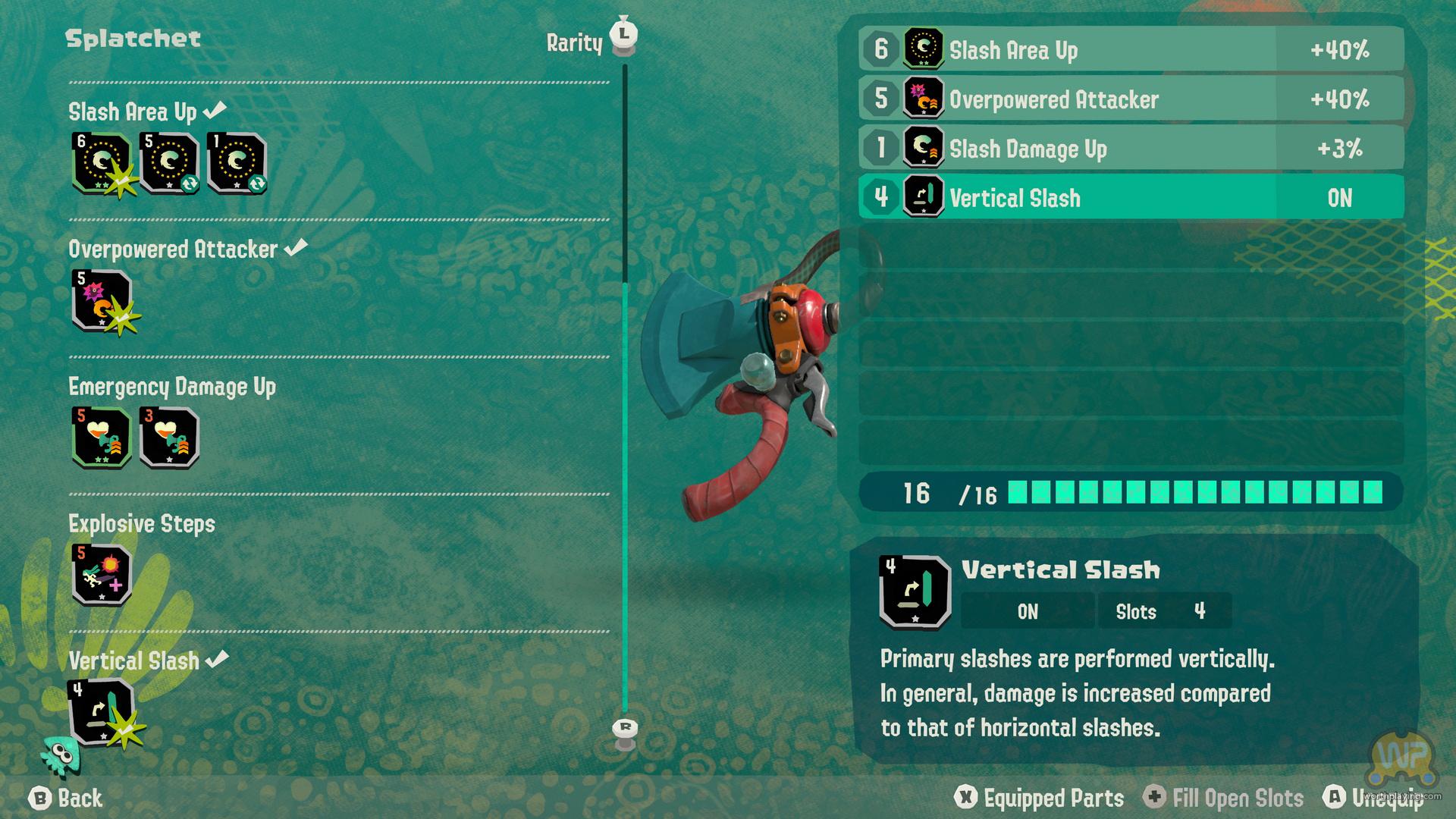Image resolution: width=1456 pixels, height=819 pixels.
Task: Go back using the Back button
Action: click(66, 798)
